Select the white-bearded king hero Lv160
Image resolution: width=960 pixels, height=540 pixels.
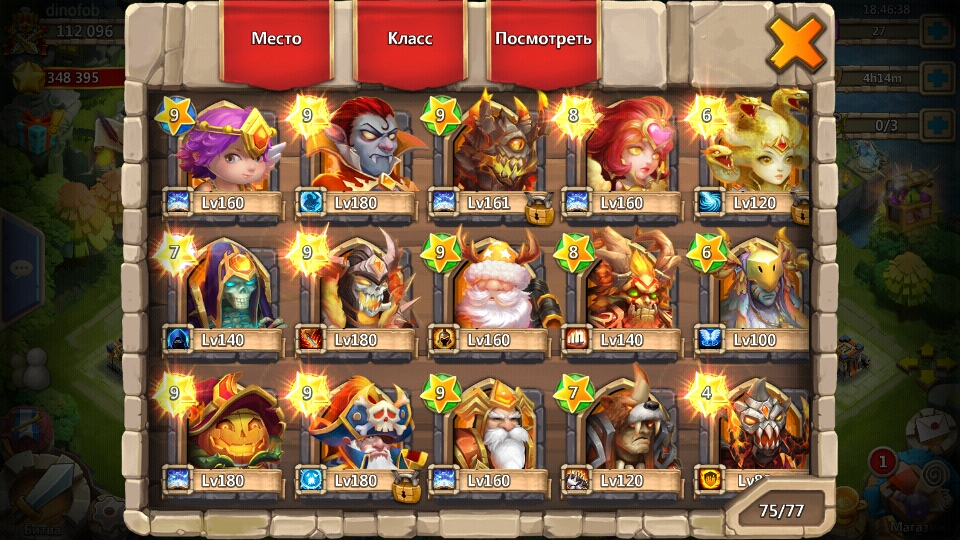pos(493,430)
